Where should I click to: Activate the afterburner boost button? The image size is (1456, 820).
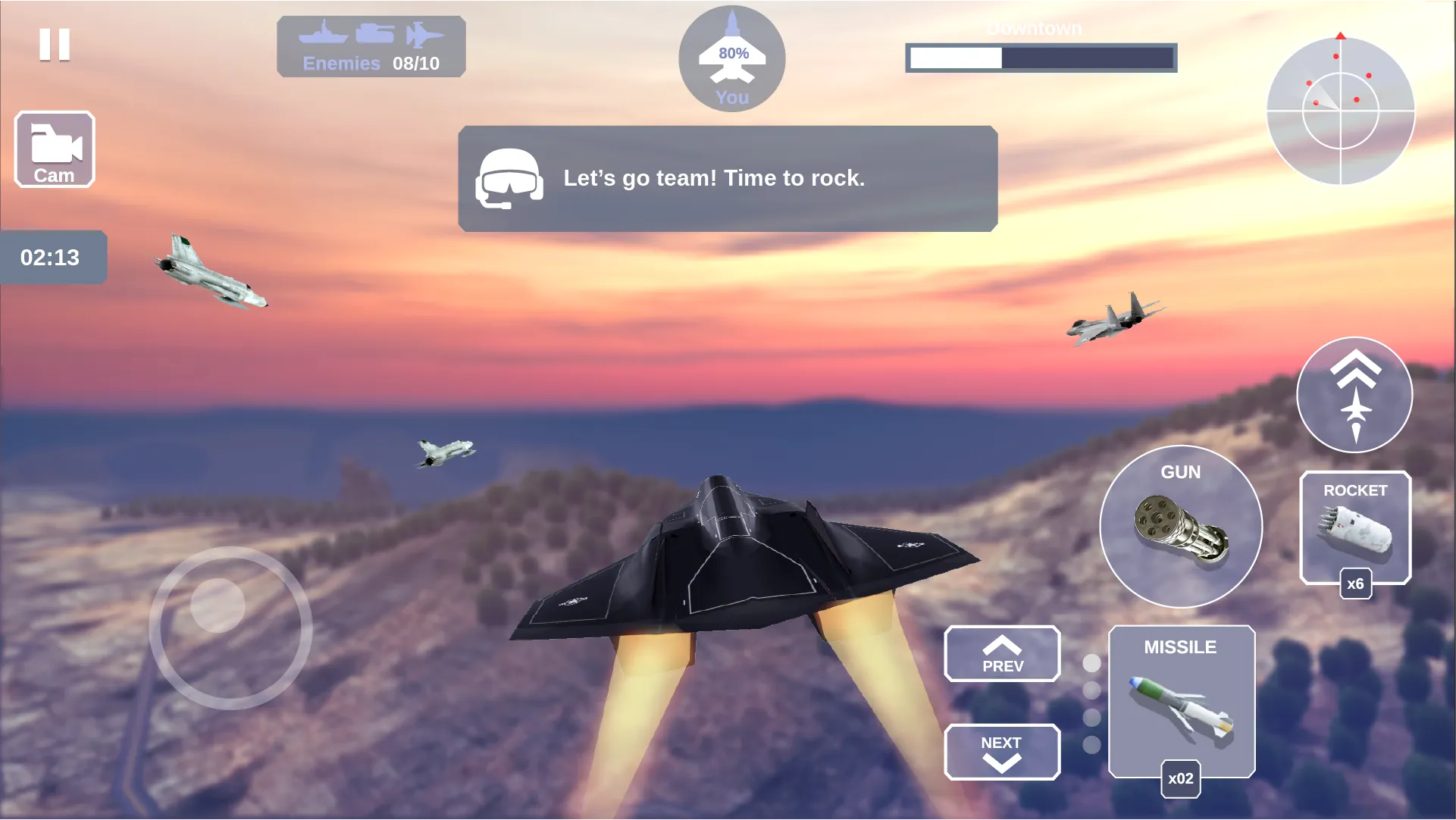(x=1354, y=395)
